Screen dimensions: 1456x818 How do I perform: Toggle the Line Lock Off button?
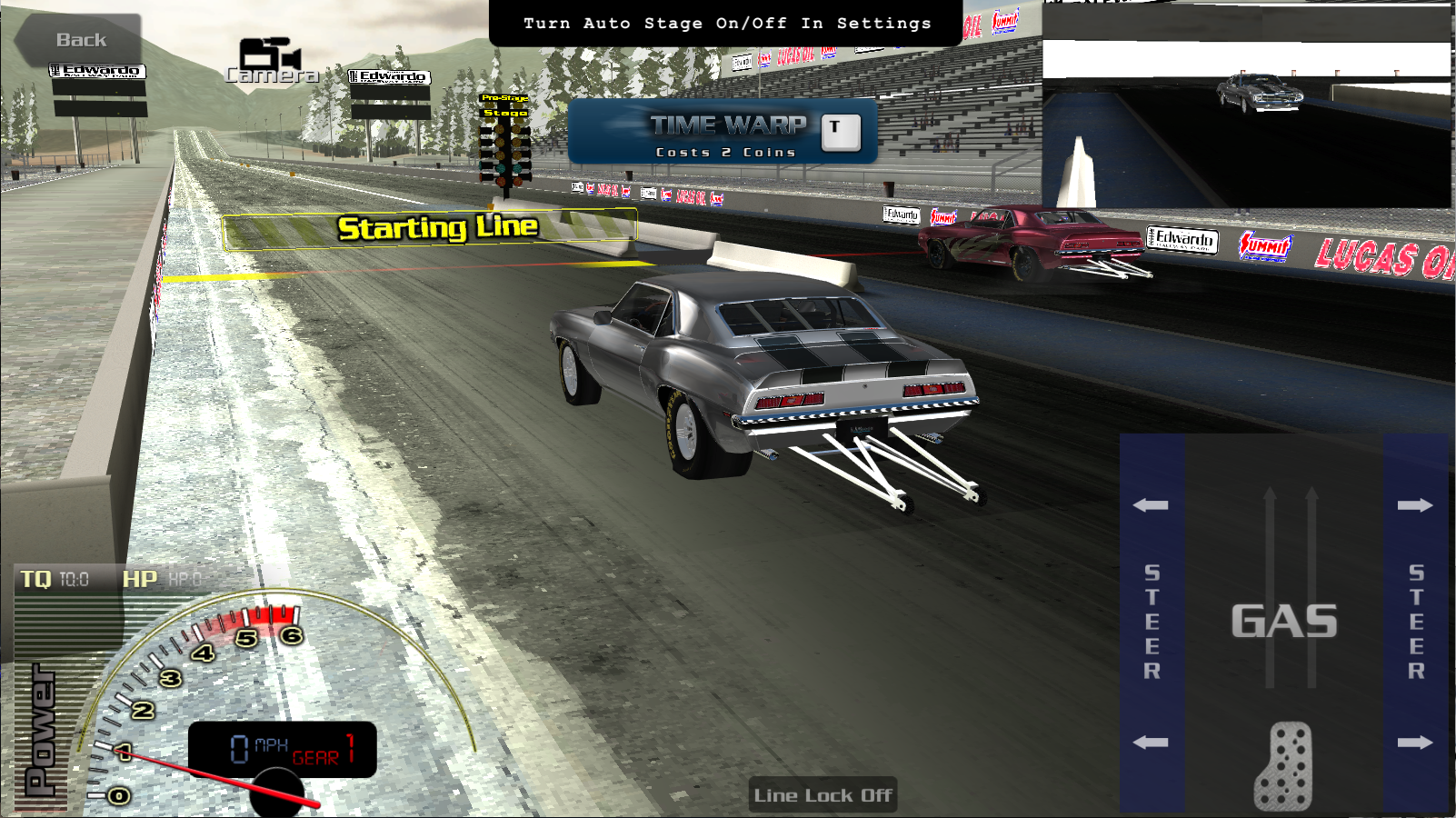click(x=823, y=795)
